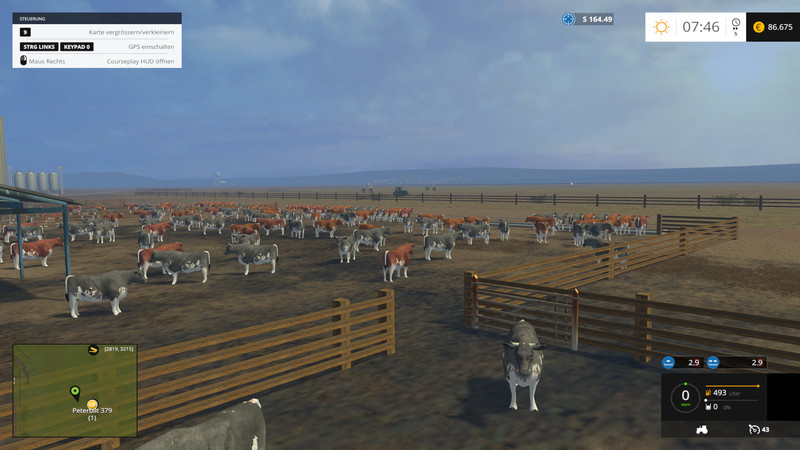
Task: Click the euro coin money icon
Action: tap(758, 27)
